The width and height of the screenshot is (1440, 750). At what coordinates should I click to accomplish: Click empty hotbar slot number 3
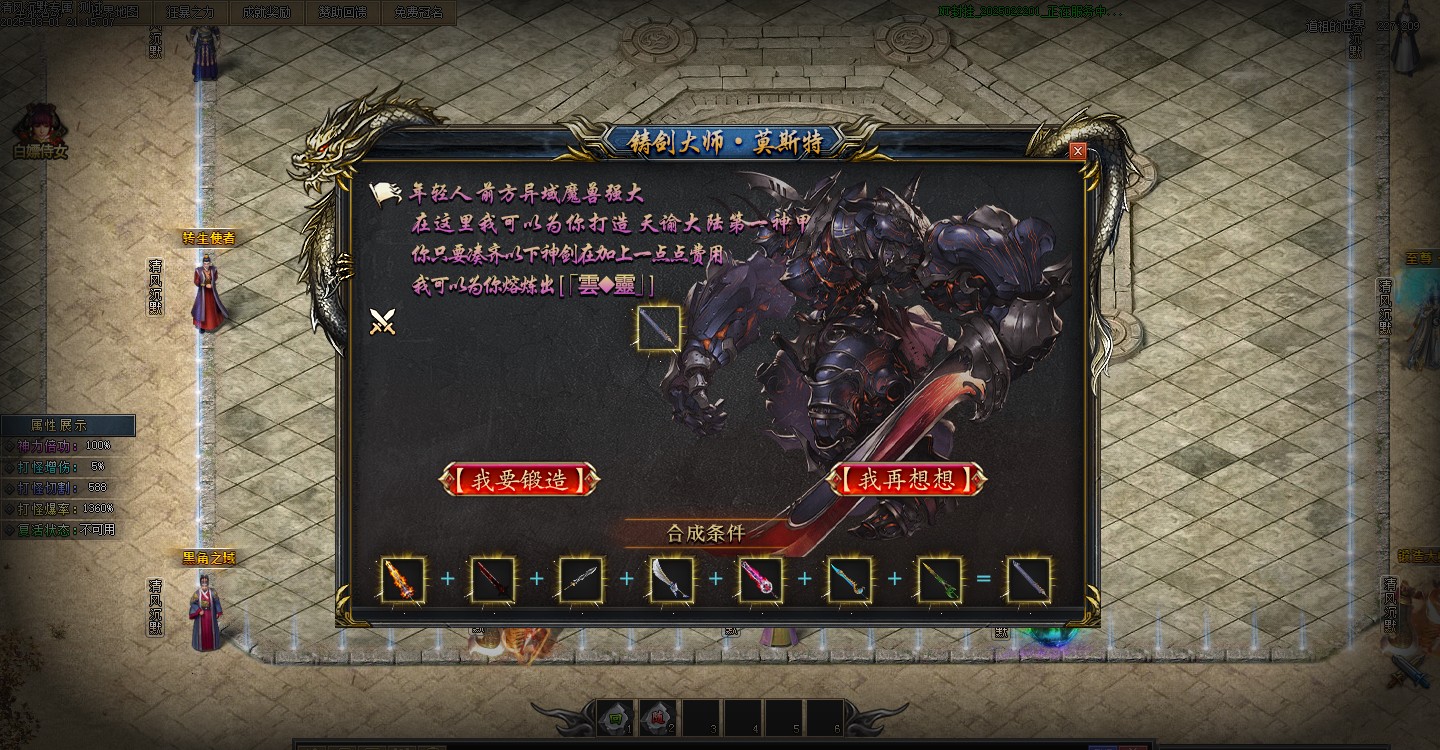pyautogui.click(x=702, y=718)
